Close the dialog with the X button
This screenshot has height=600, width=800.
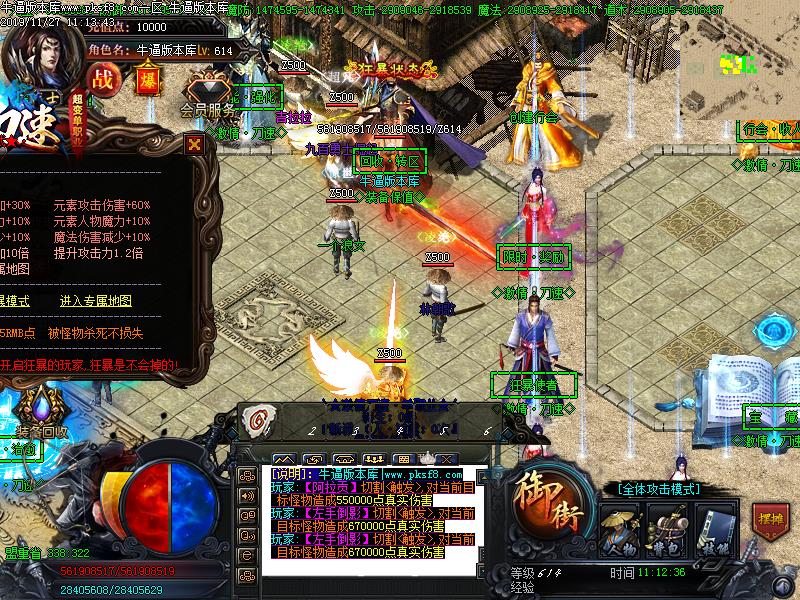(x=194, y=144)
